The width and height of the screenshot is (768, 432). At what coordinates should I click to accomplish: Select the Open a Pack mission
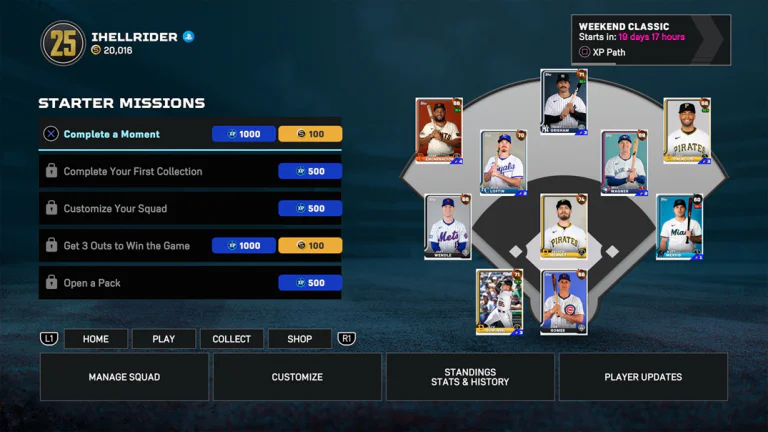[x=190, y=283]
